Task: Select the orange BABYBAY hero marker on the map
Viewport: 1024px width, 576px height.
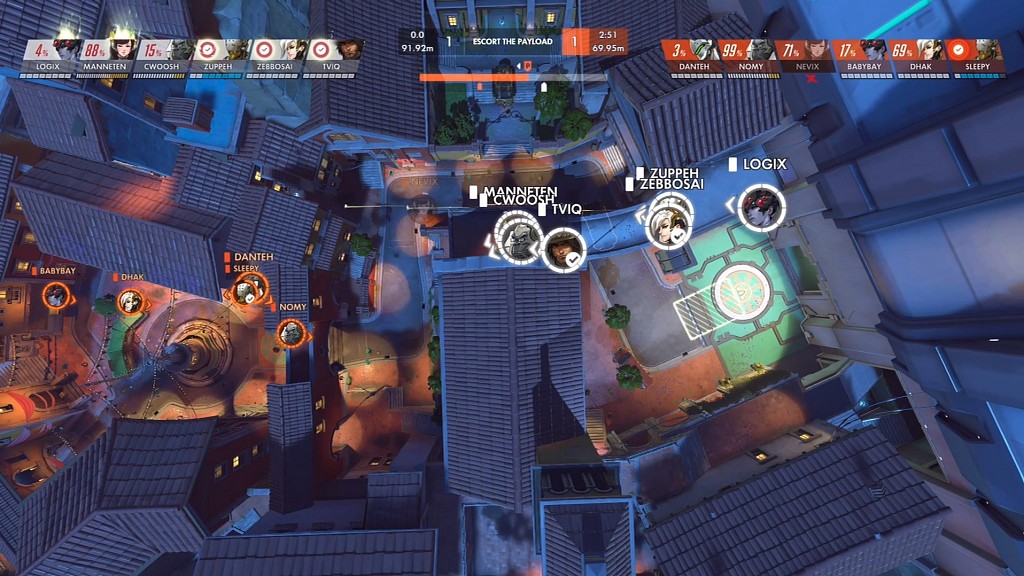Action: point(56,295)
